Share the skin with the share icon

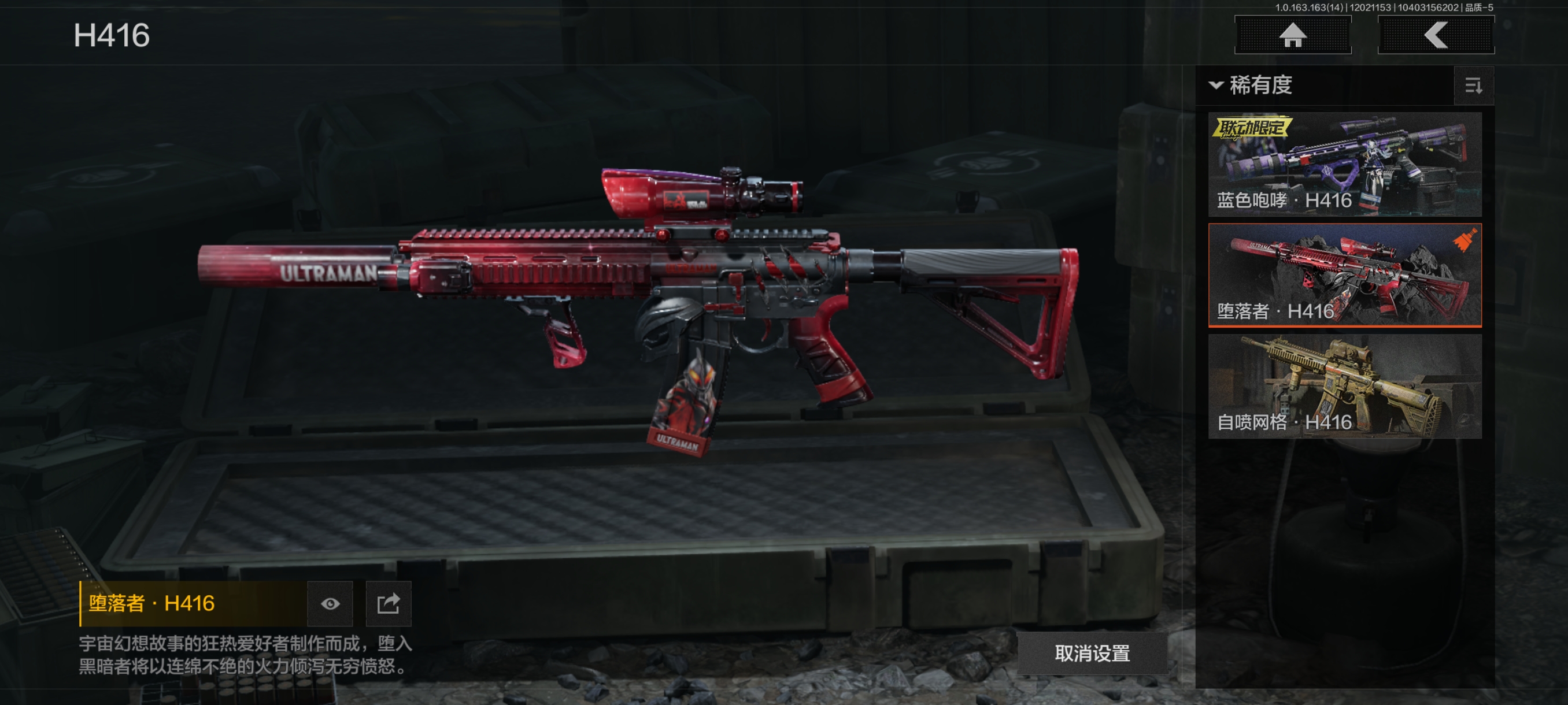point(389,603)
